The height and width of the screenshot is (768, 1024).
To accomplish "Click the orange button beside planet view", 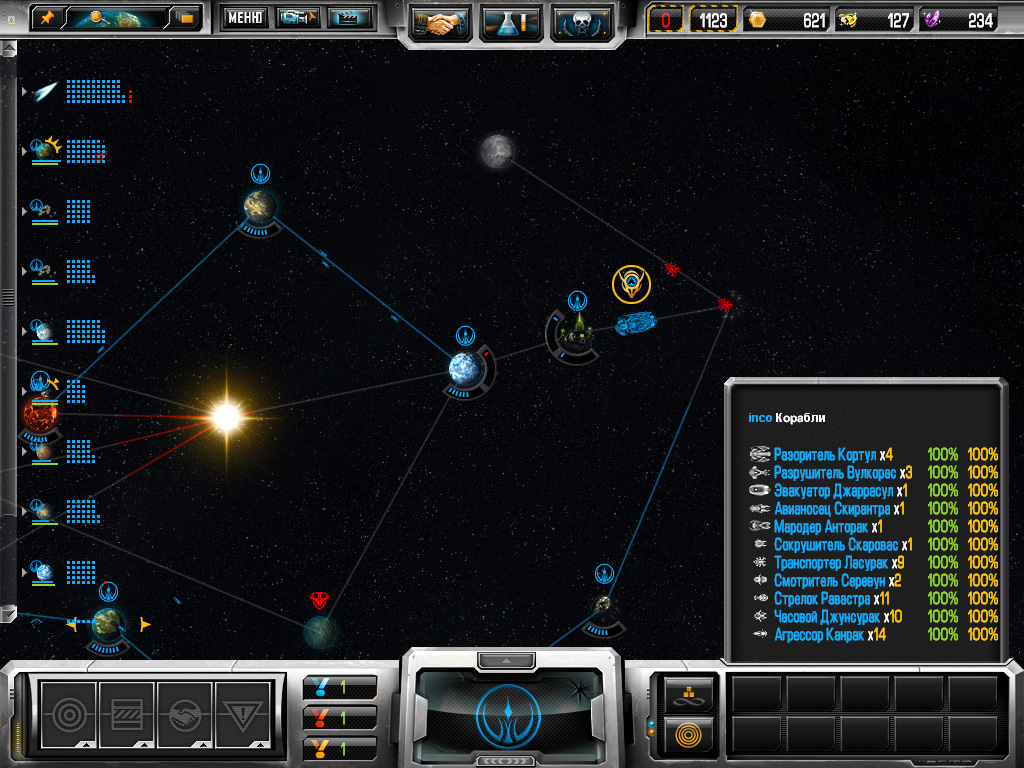I will (x=185, y=17).
